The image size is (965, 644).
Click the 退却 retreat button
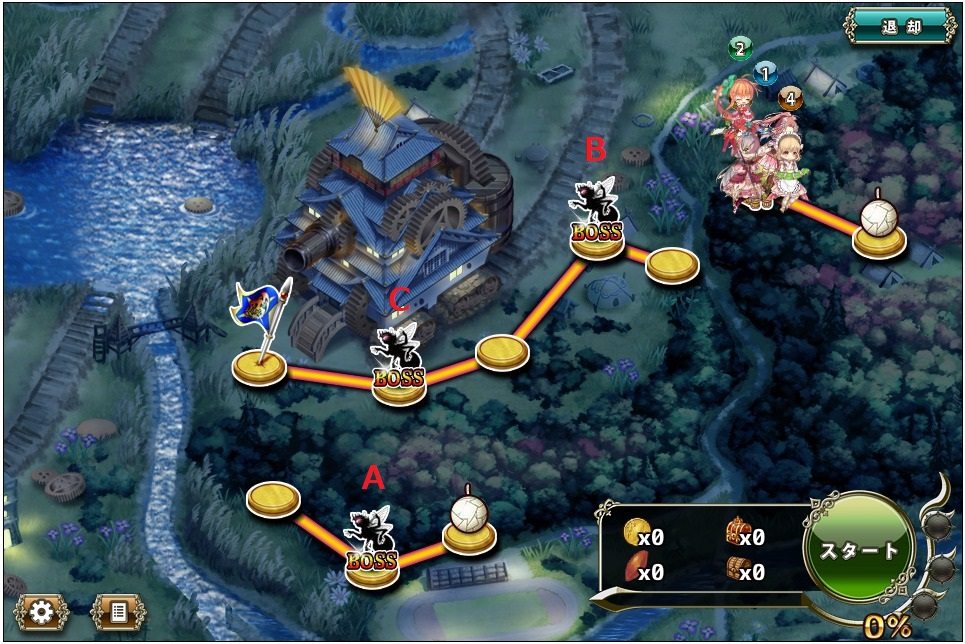(900, 25)
